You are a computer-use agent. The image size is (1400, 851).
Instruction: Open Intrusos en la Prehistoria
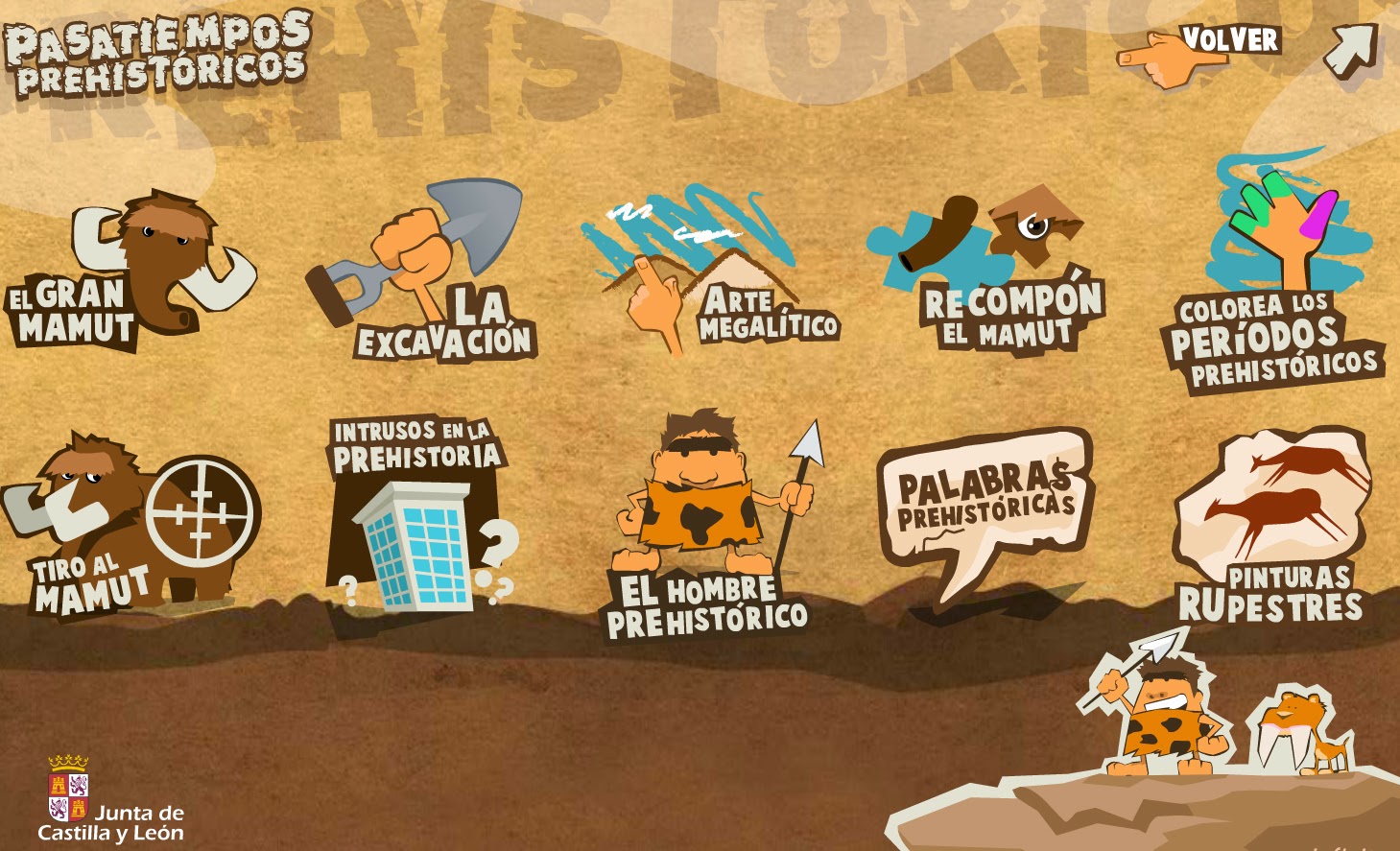coord(422,518)
